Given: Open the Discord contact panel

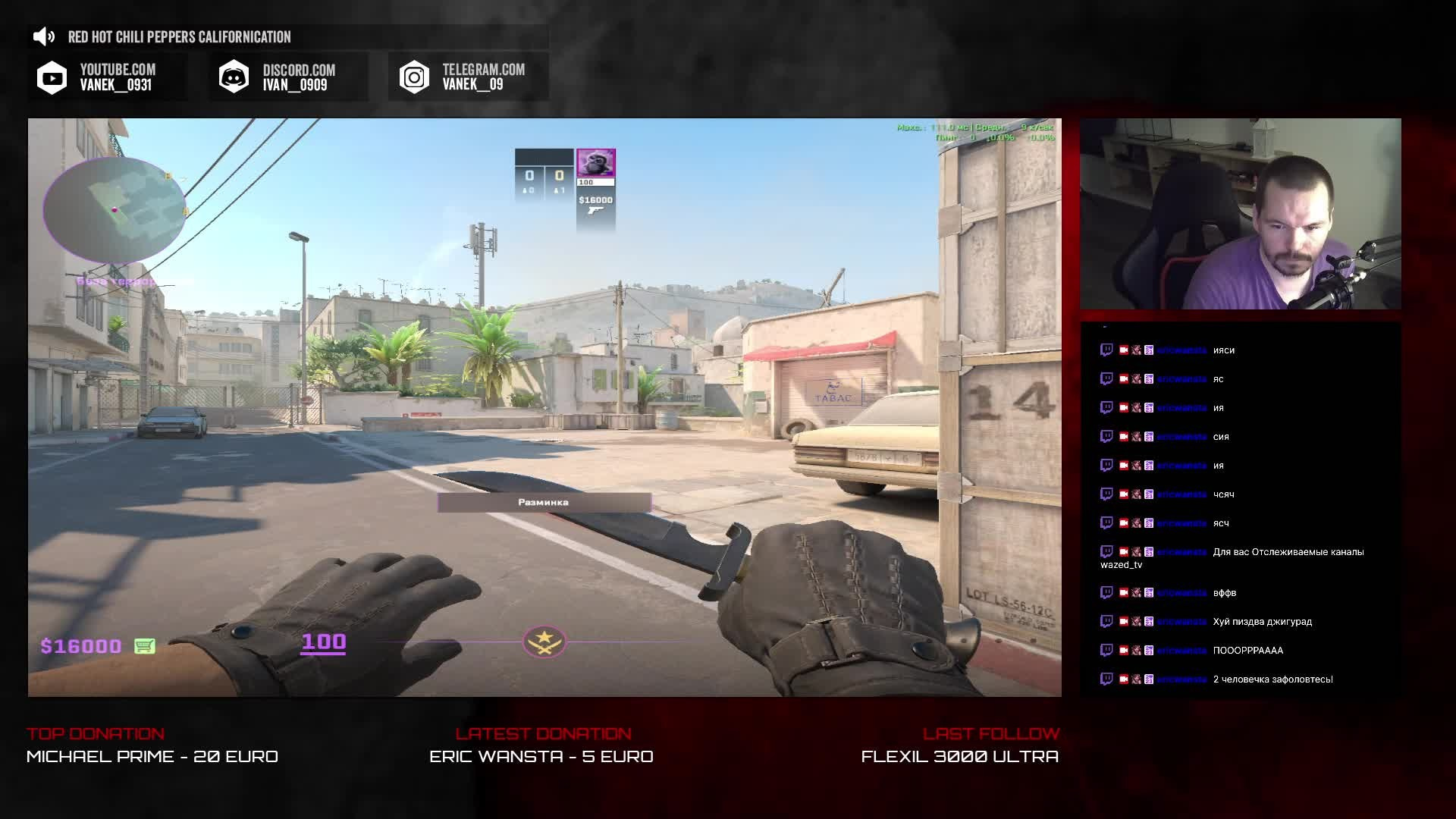Looking at the screenshot, I should coord(289,77).
